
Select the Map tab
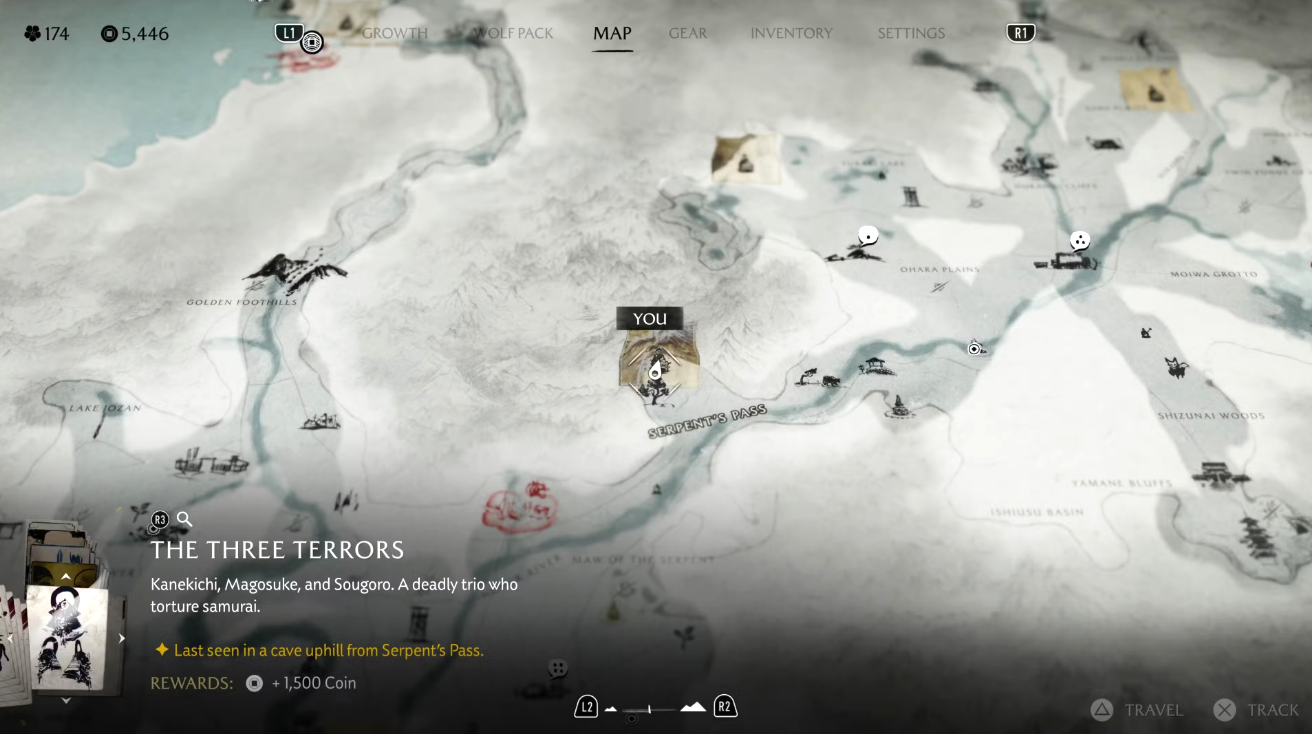612,33
